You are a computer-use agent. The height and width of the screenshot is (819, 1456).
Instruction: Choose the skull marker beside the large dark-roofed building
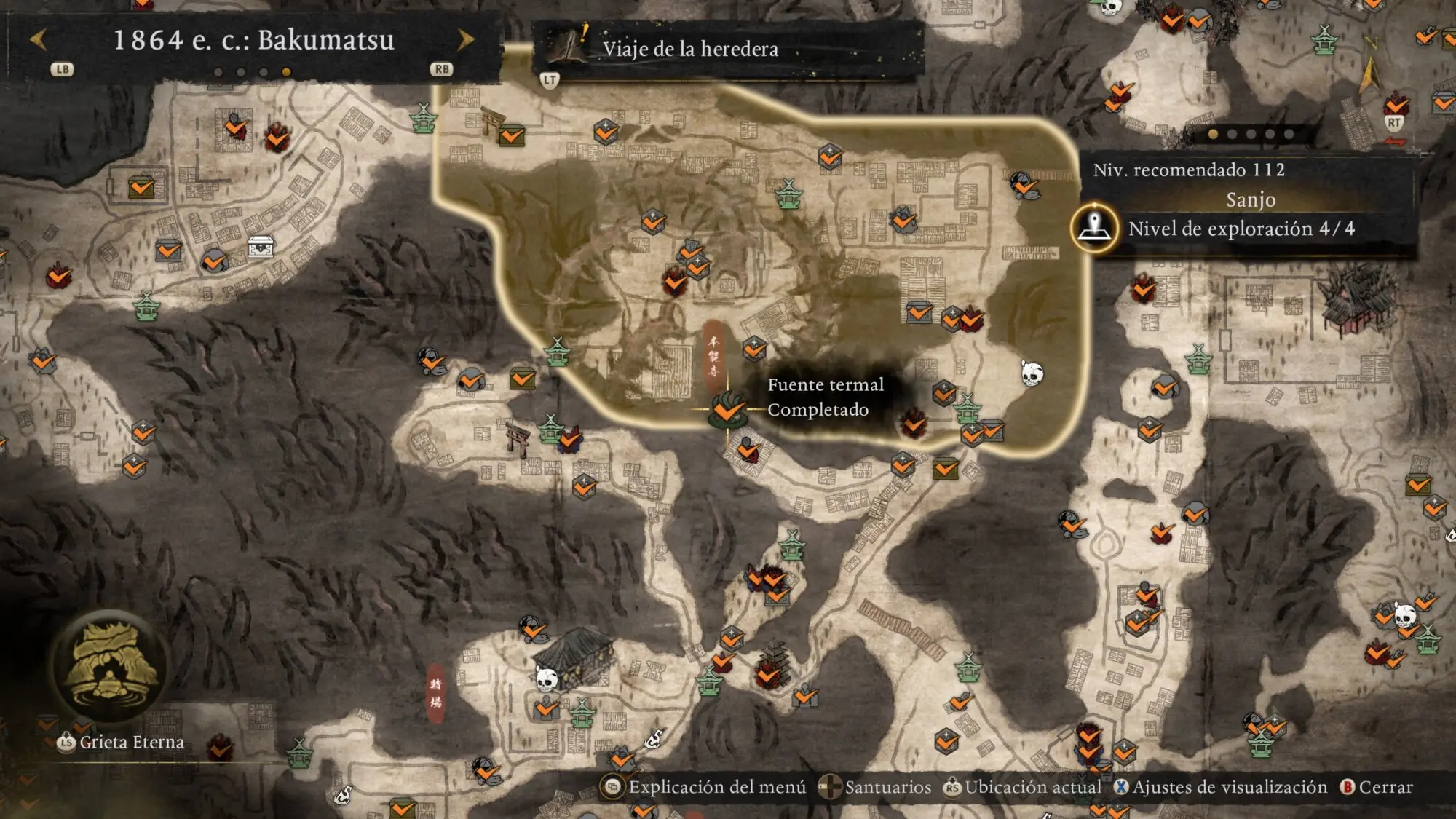coord(546,679)
